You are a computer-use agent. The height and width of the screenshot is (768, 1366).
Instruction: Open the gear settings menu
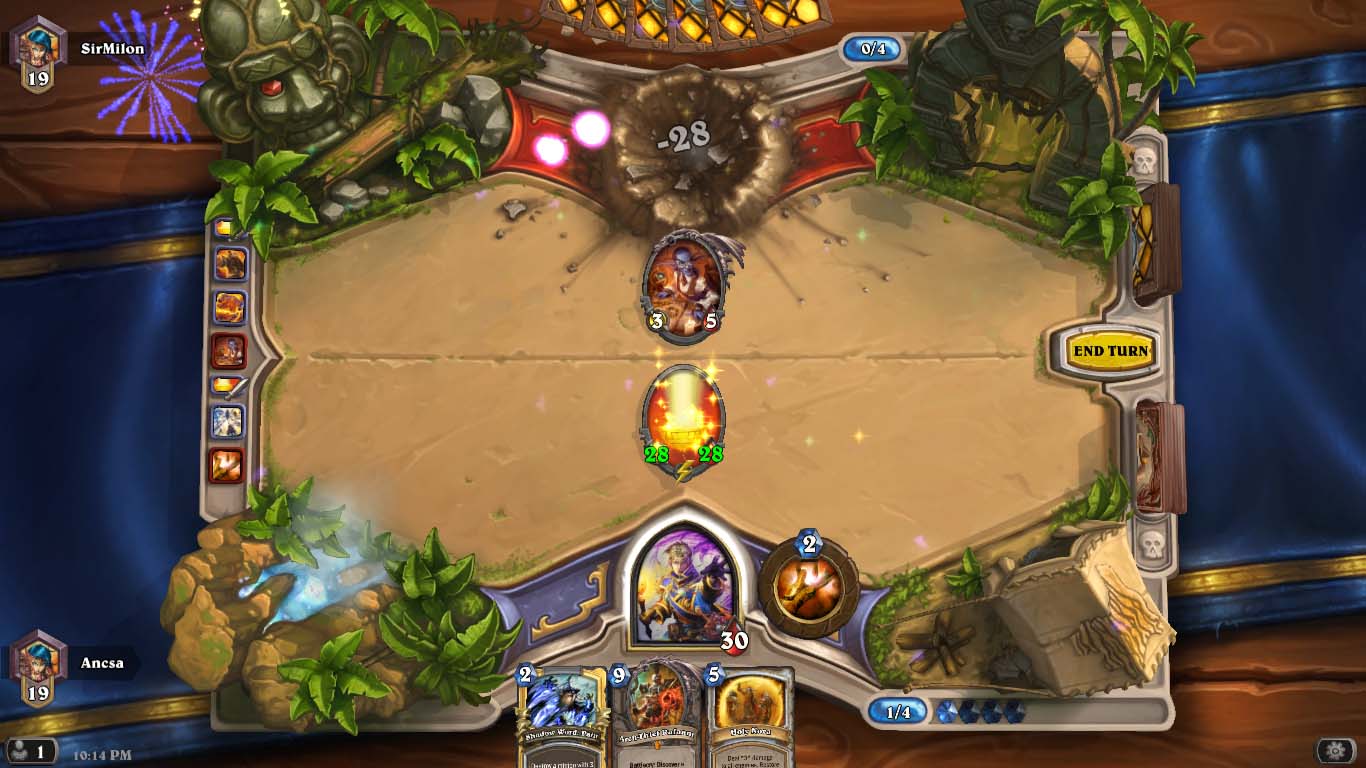coord(1335,750)
